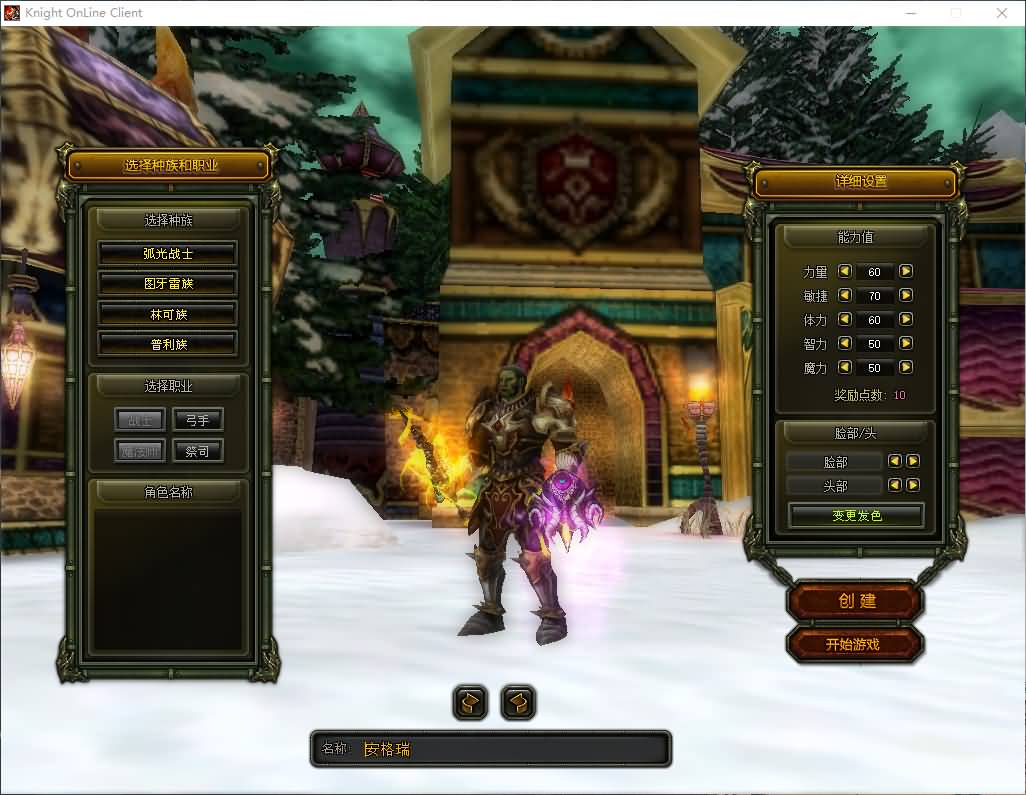Image resolution: width=1026 pixels, height=795 pixels.
Task: Select the 普利族 race
Action: click(167, 344)
